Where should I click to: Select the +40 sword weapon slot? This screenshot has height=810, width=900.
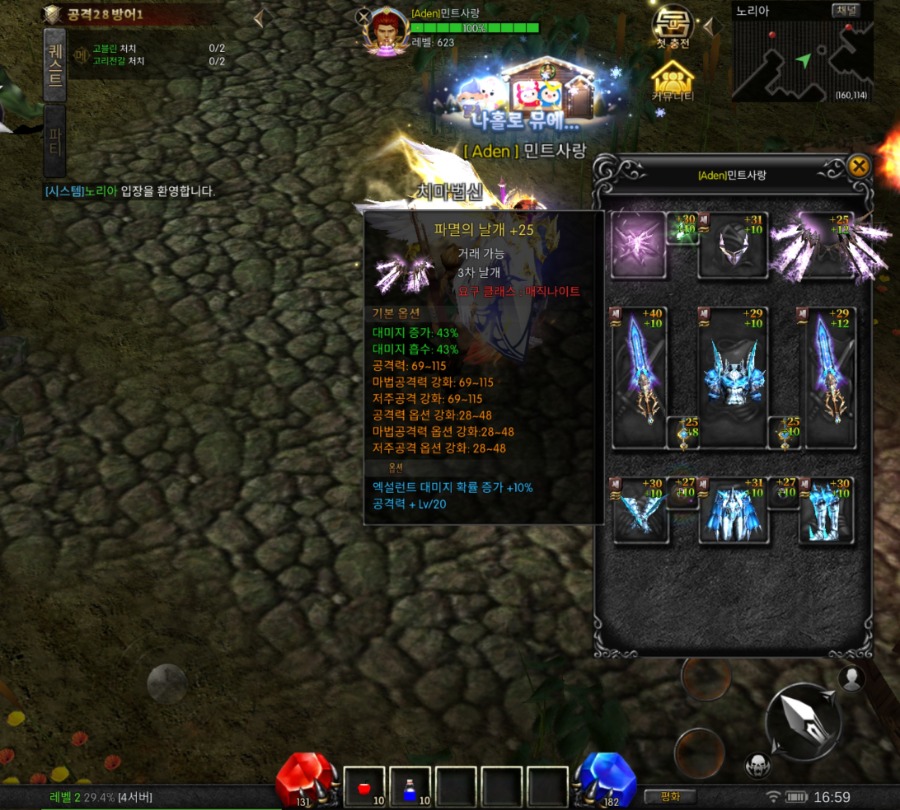click(639, 377)
